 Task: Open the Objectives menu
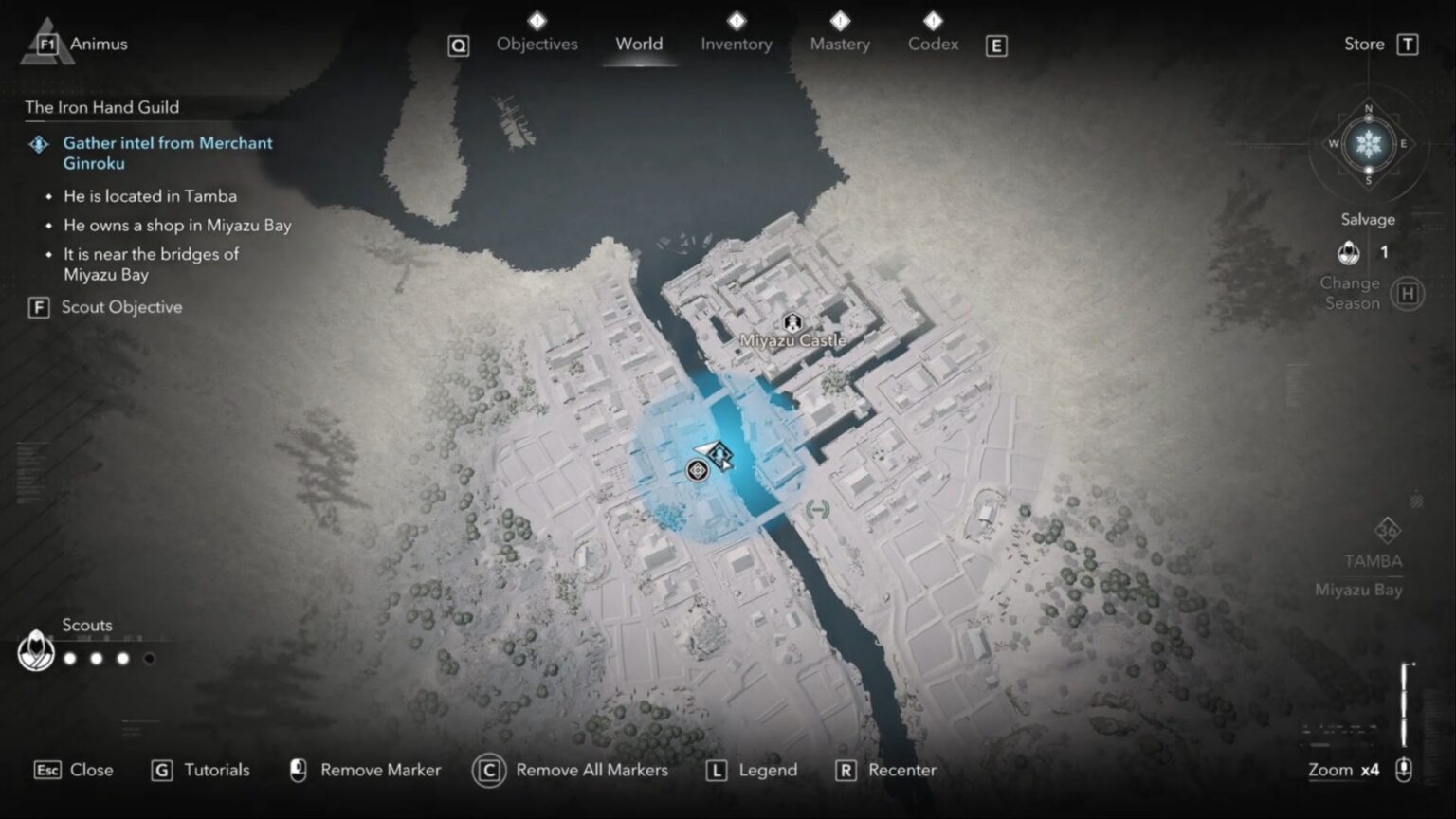(x=537, y=44)
